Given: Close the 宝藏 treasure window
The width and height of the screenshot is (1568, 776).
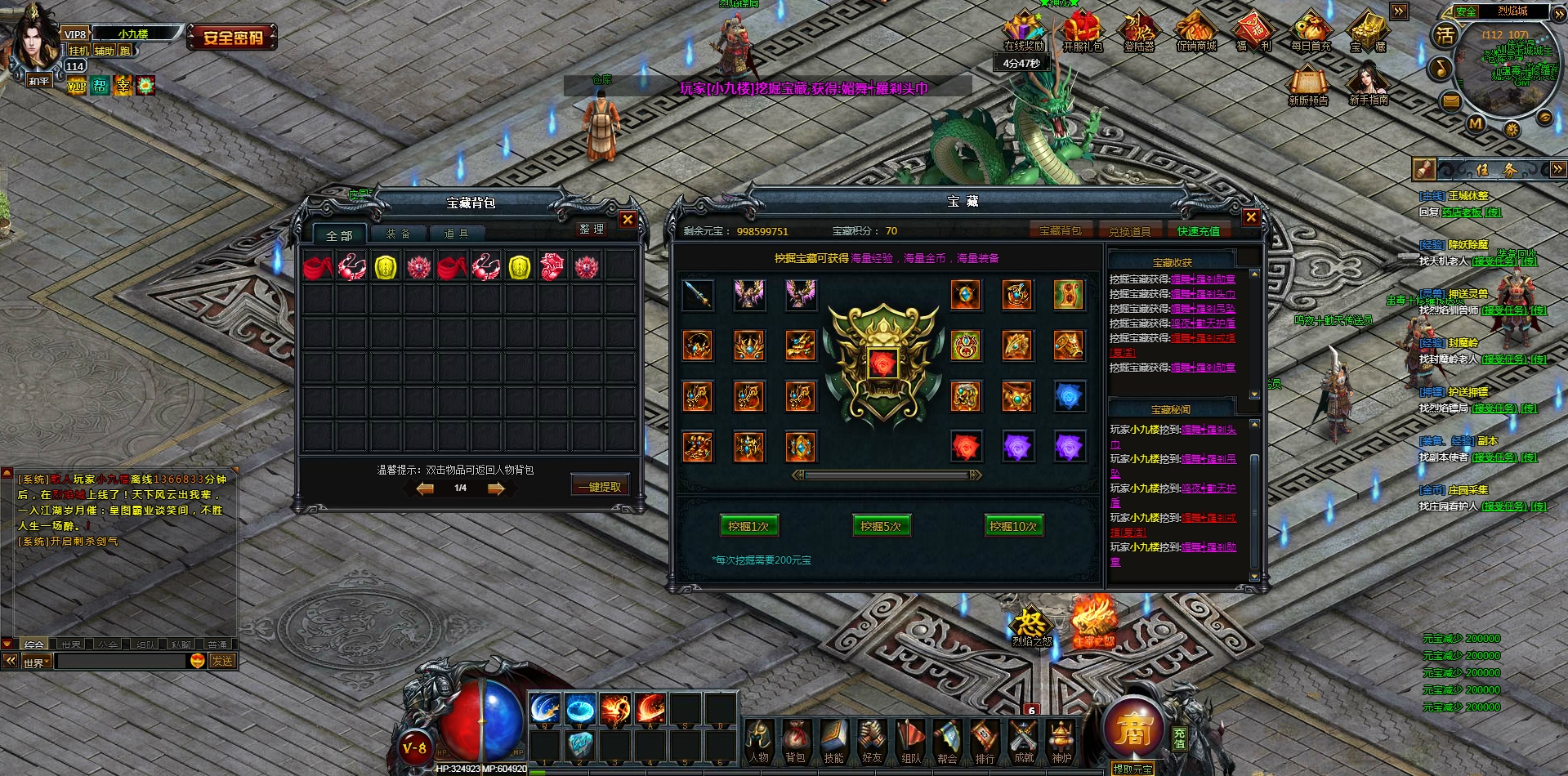Looking at the screenshot, I should click(1250, 217).
